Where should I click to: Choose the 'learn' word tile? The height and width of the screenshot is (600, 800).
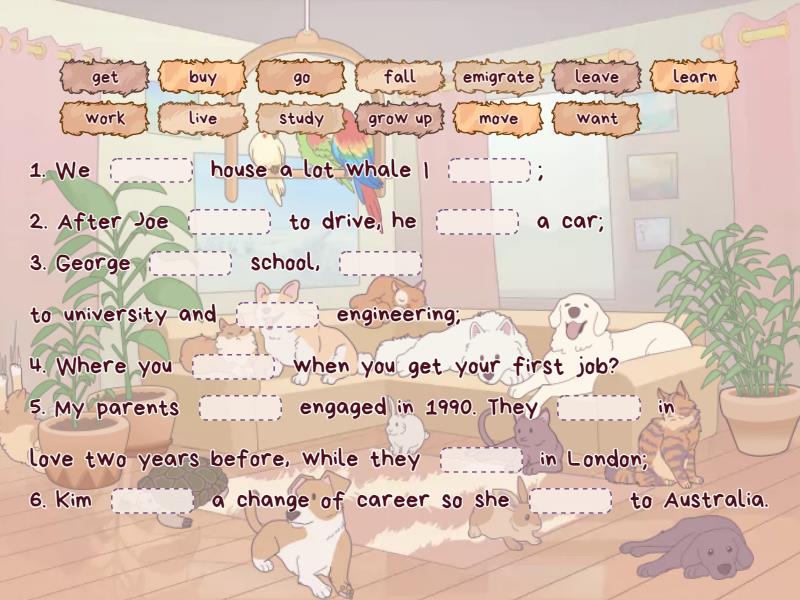click(694, 77)
